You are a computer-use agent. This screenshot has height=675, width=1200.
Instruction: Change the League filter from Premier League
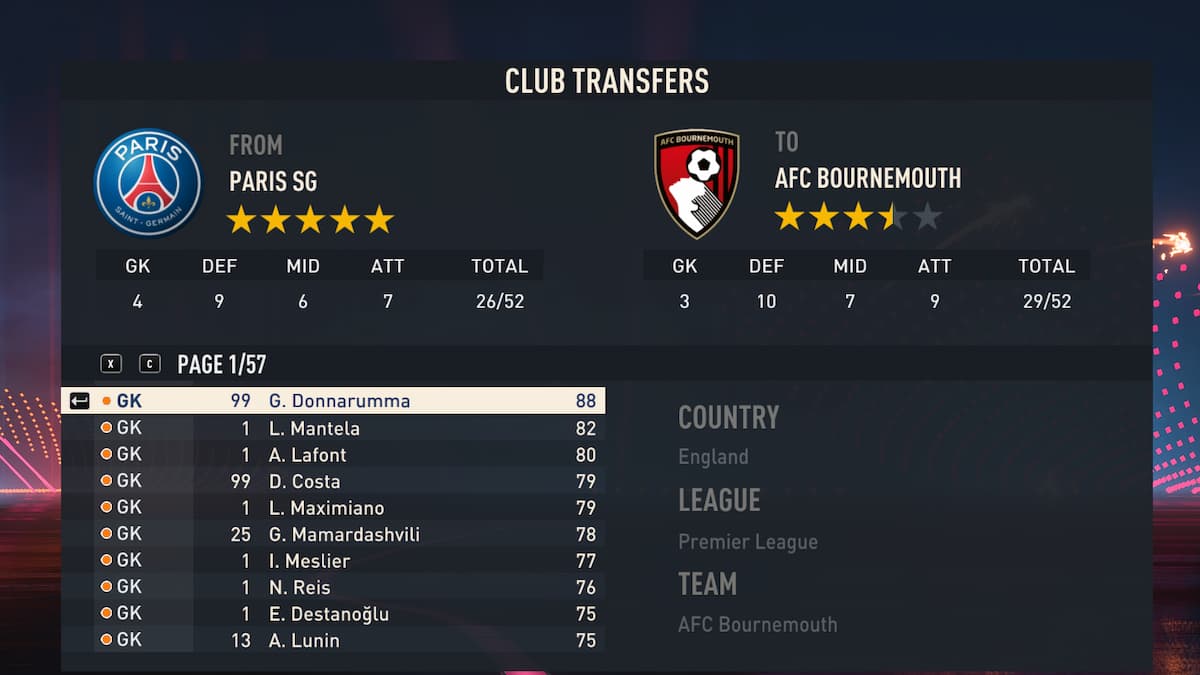pos(748,542)
